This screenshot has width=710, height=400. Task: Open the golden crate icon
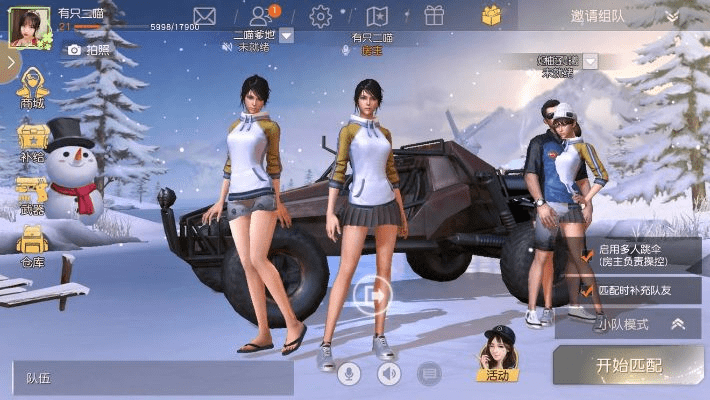click(x=491, y=15)
